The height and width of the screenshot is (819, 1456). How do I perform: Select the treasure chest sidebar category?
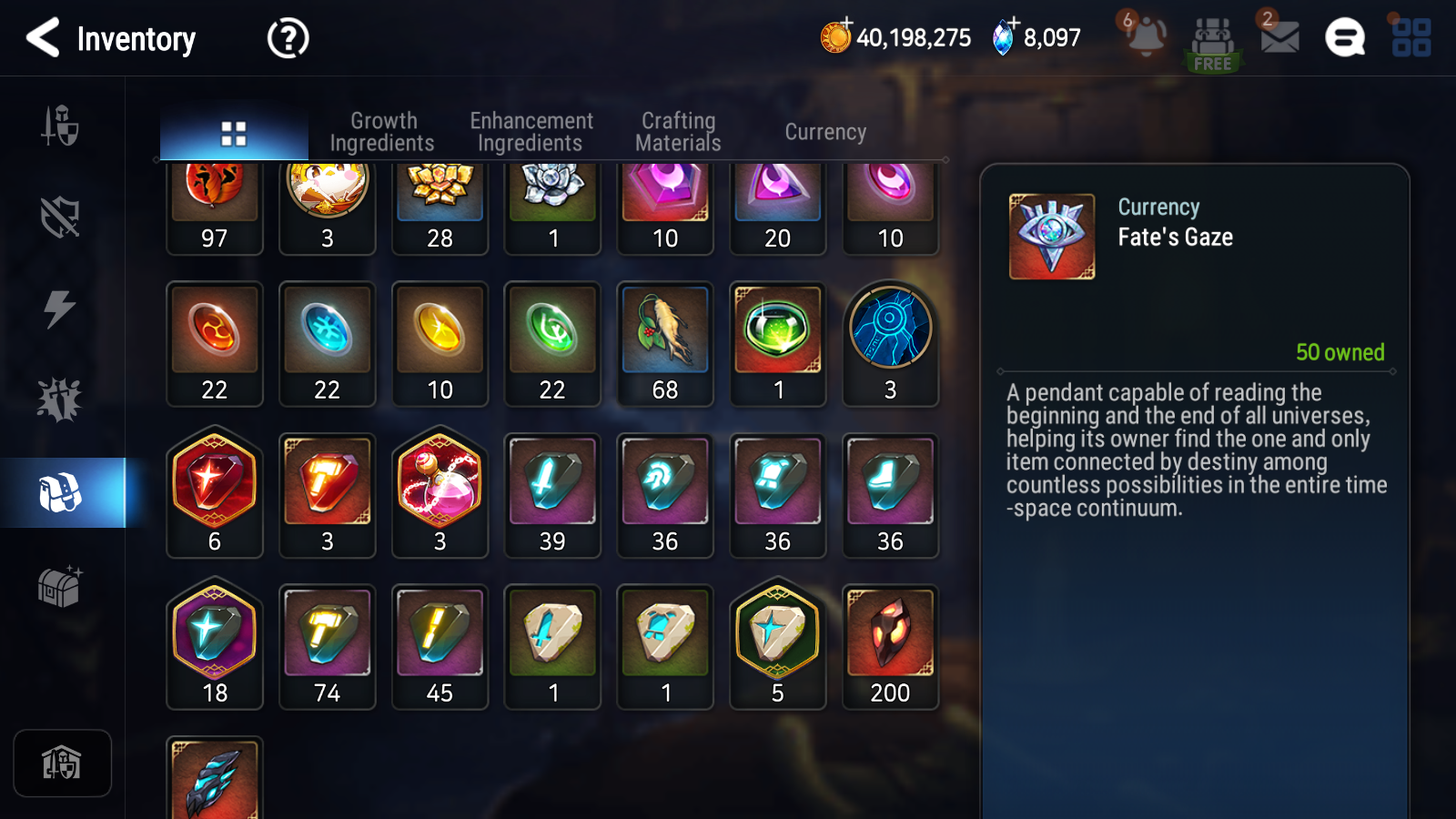(61, 587)
